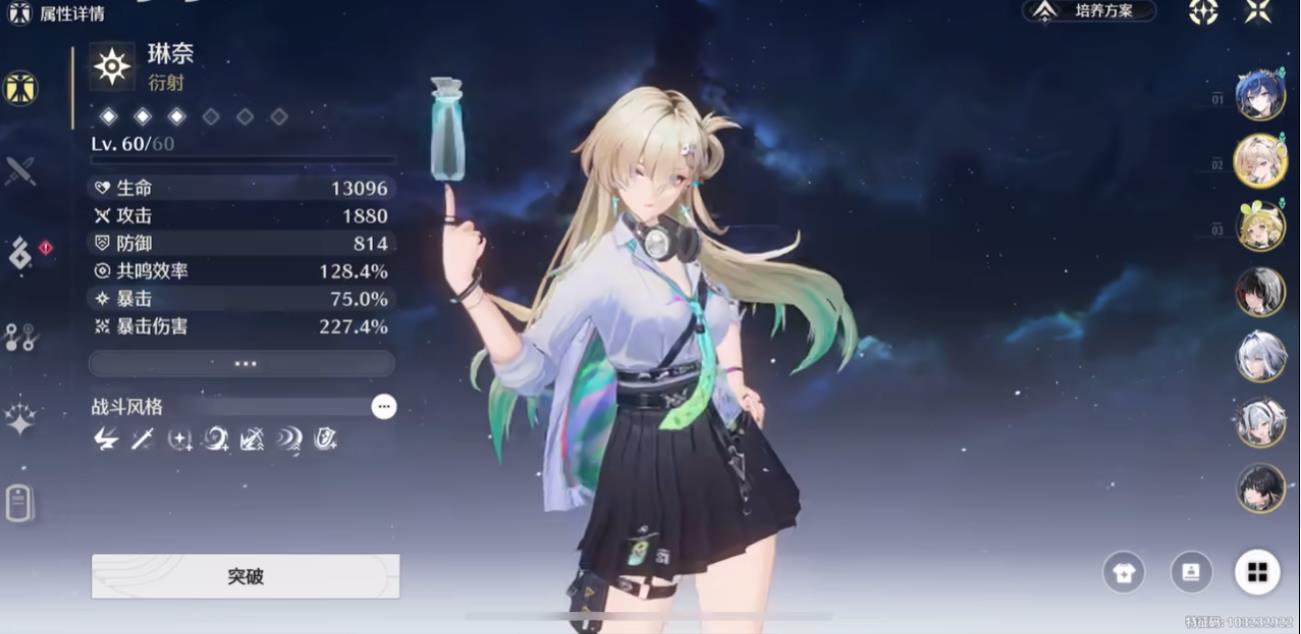The image size is (1301, 634).
Task: Open the echo tab with red alert badge
Action: pos(22,254)
